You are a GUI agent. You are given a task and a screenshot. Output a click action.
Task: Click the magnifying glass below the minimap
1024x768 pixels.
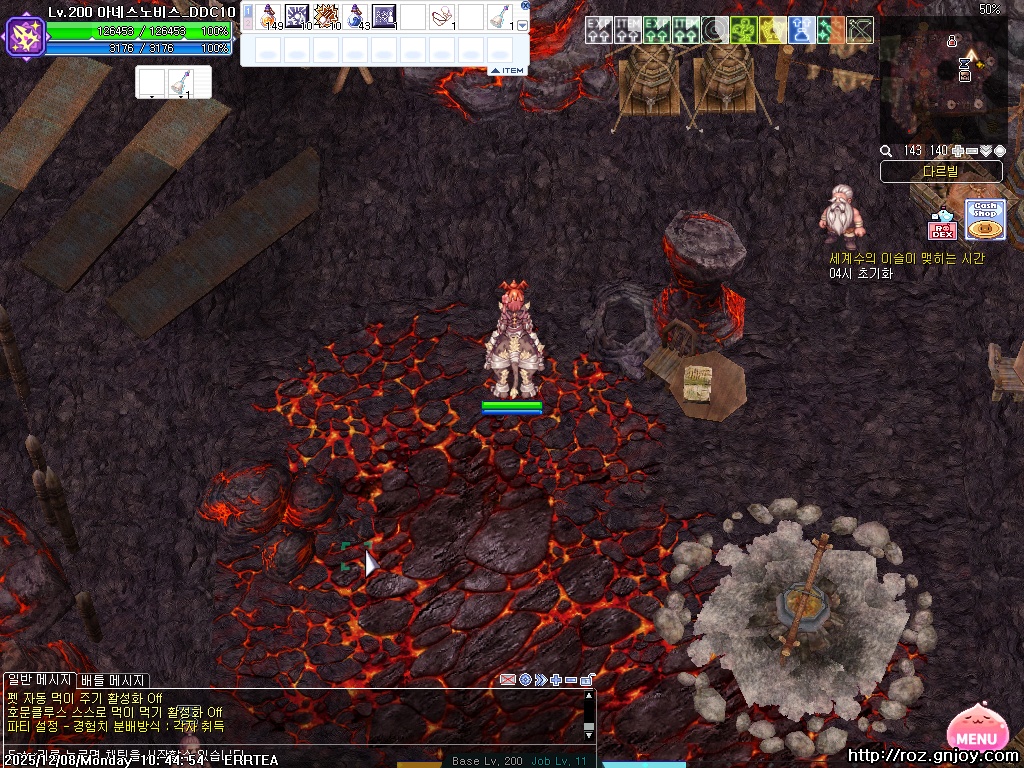pyautogui.click(x=886, y=151)
